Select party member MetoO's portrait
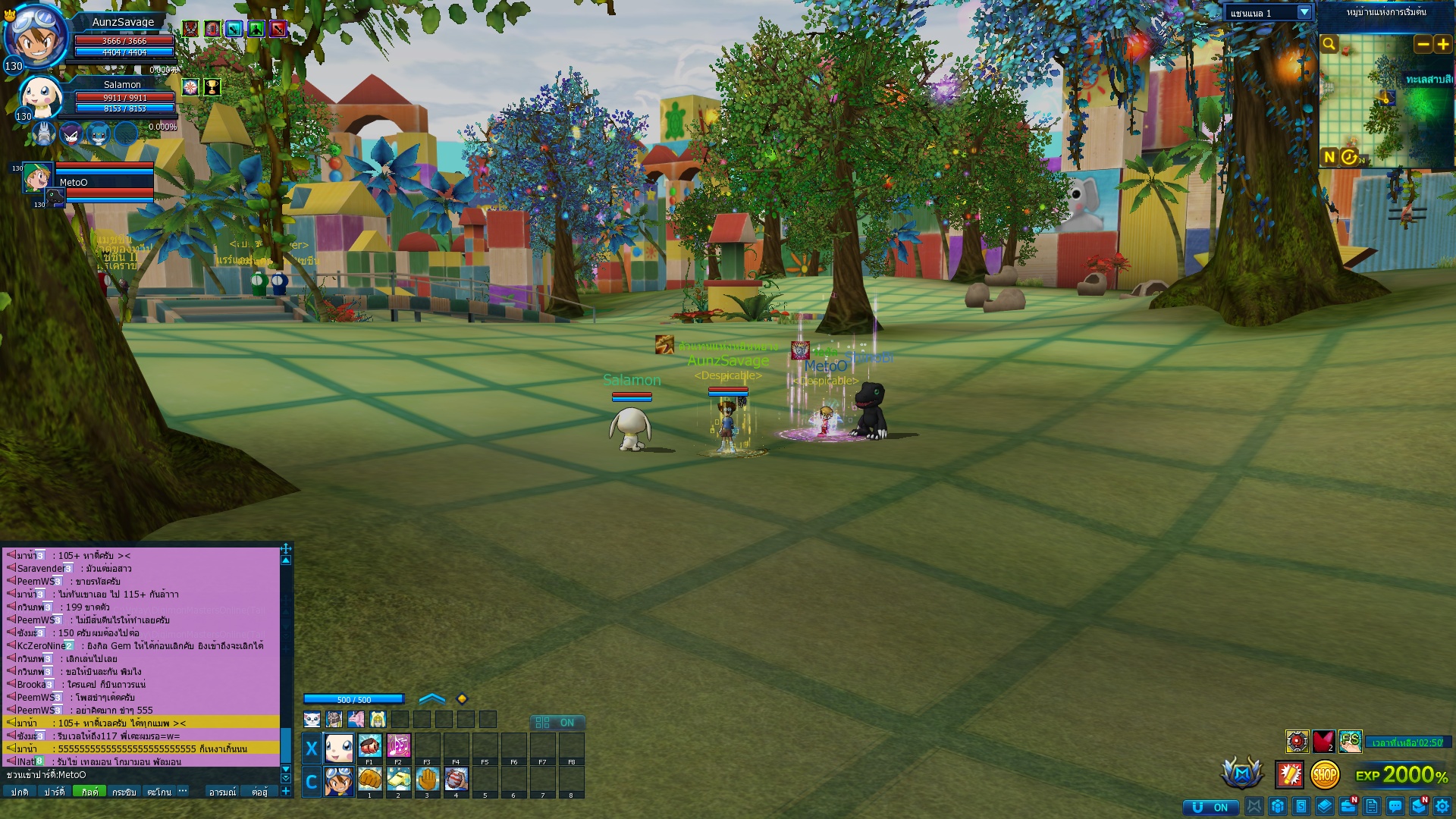 pyautogui.click(x=37, y=177)
